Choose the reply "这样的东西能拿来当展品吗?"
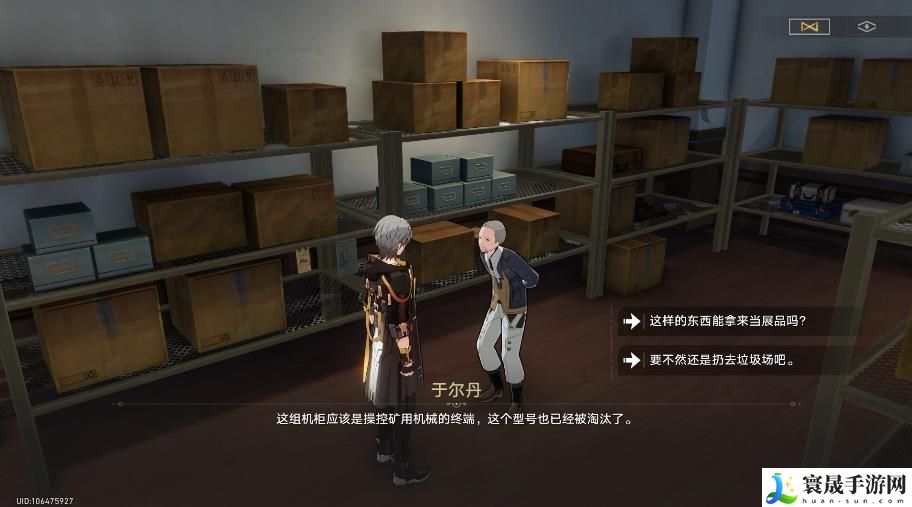This screenshot has height=507, width=912. click(727, 321)
